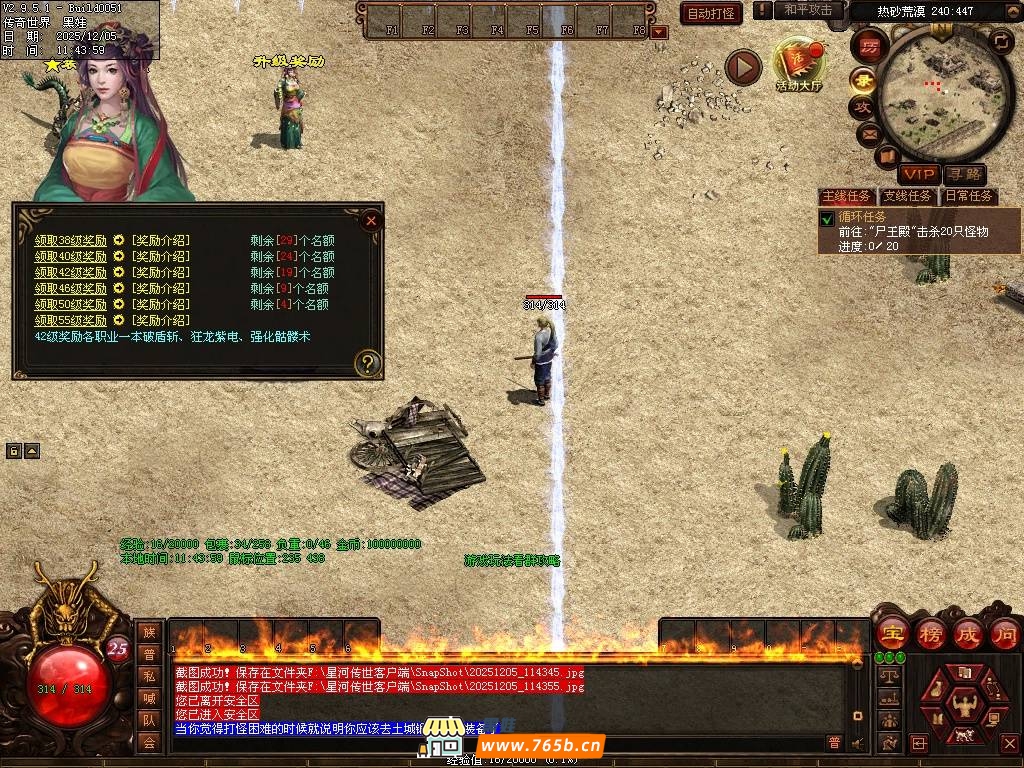Image resolution: width=1024 pixels, height=768 pixels.
Task: Click the round play arrow button
Action: (743, 67)
